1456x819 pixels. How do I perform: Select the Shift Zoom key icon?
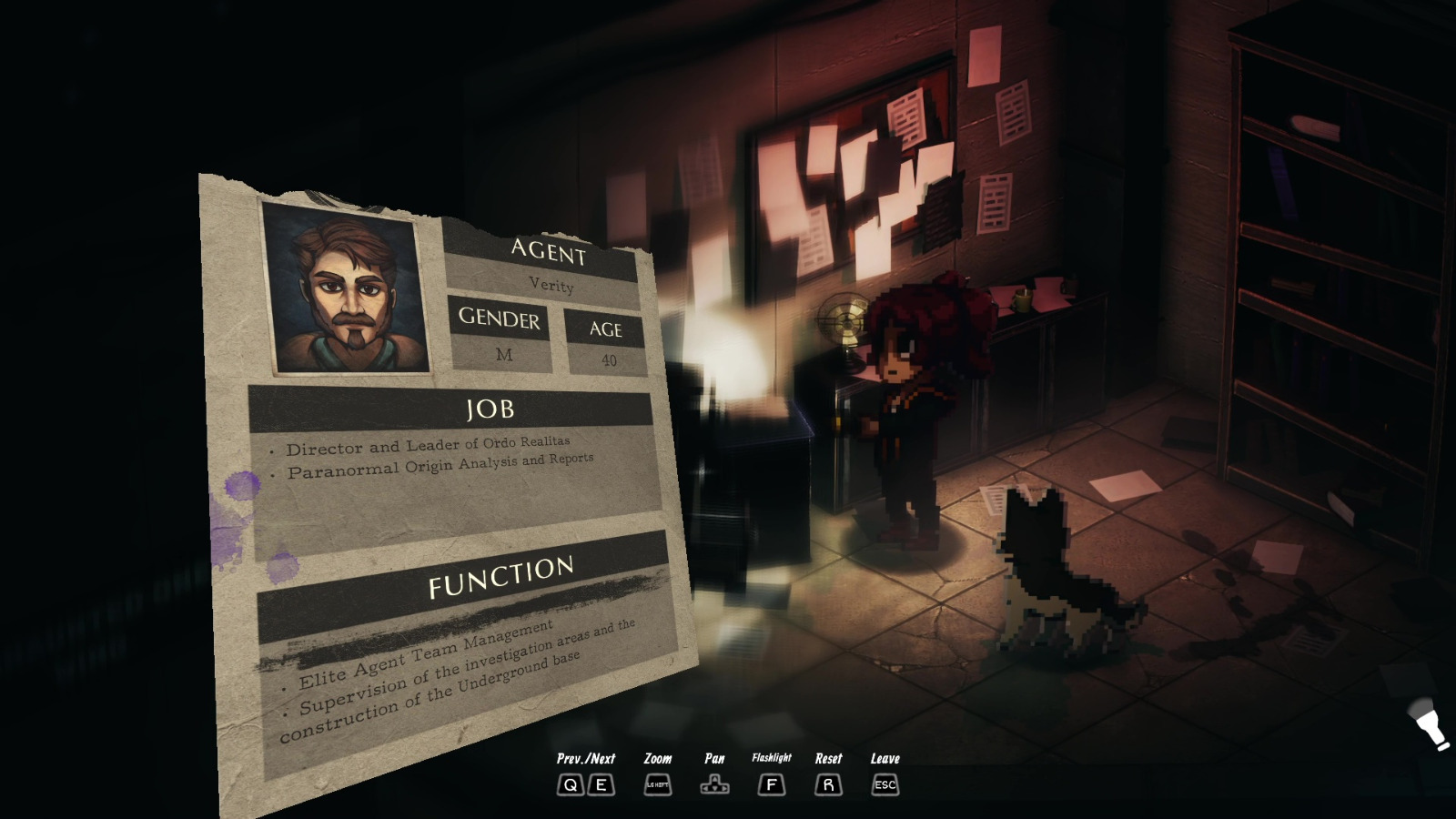point(657,784)
